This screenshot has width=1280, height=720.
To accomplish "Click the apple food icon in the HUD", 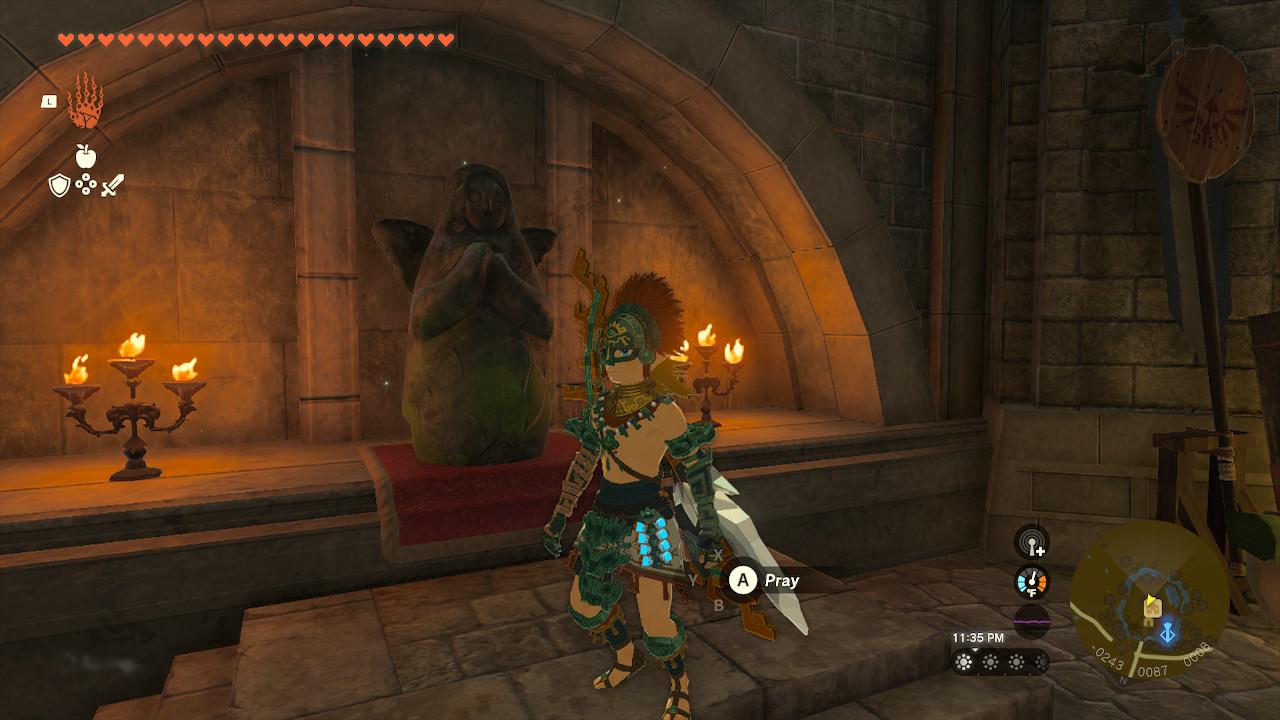I will pos(87,156).
